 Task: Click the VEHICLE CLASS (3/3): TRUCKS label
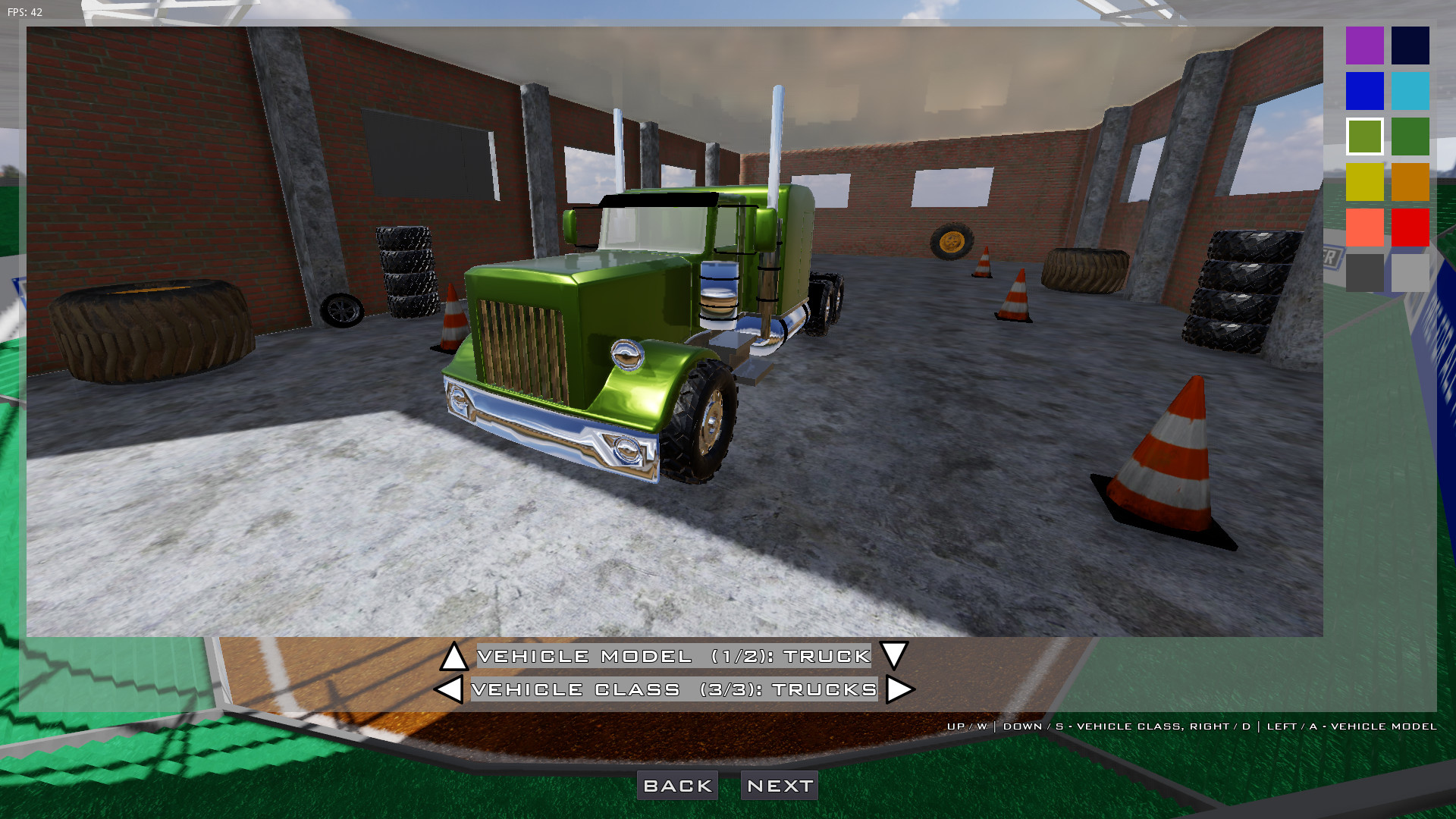tap(673, 690)
